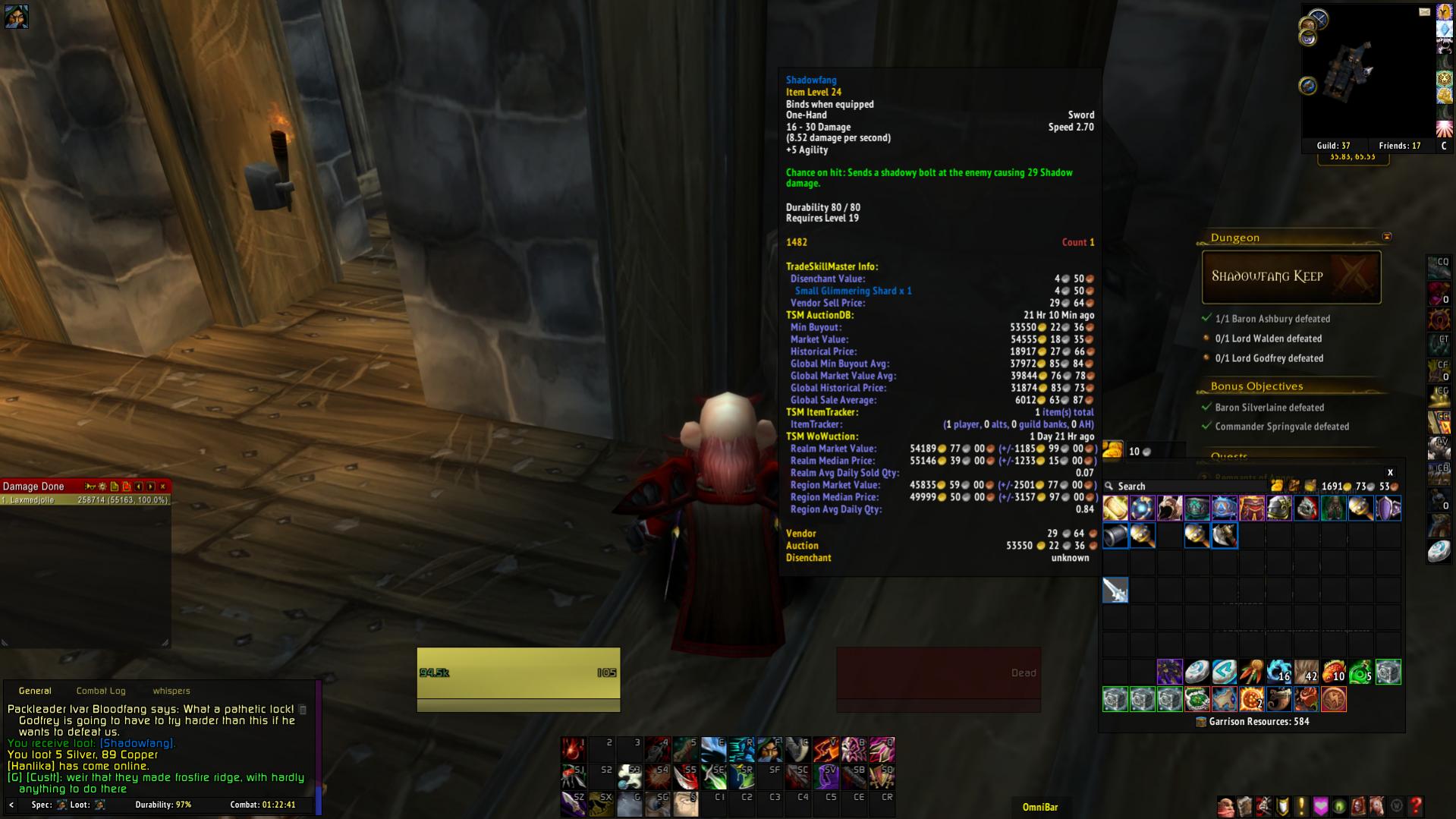The width and height of the screenshot is (1456, 819).
Task: Click the Shadowfang loot link in chat
Action: point(137,743)
